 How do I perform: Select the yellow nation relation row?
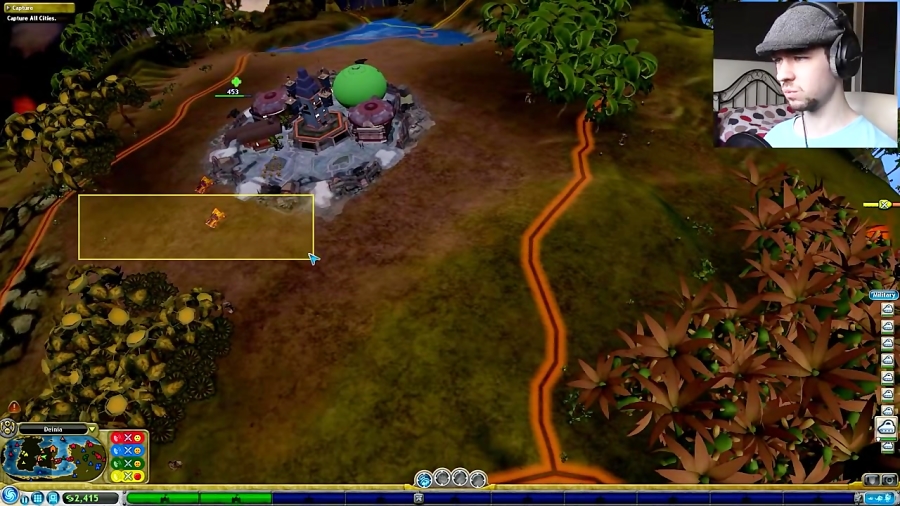[127, 476]
